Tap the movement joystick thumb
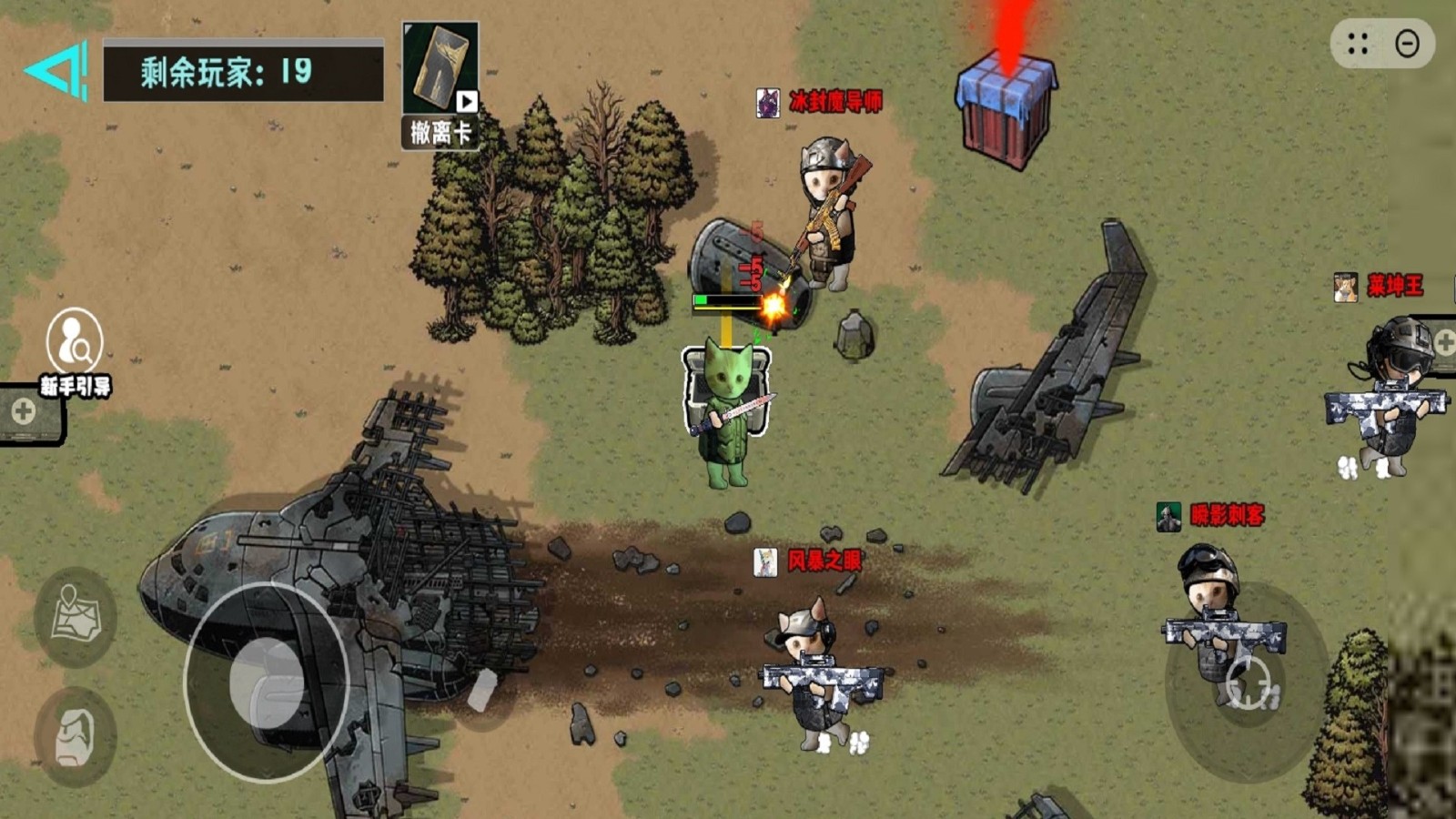 click(x=267, y=682)
